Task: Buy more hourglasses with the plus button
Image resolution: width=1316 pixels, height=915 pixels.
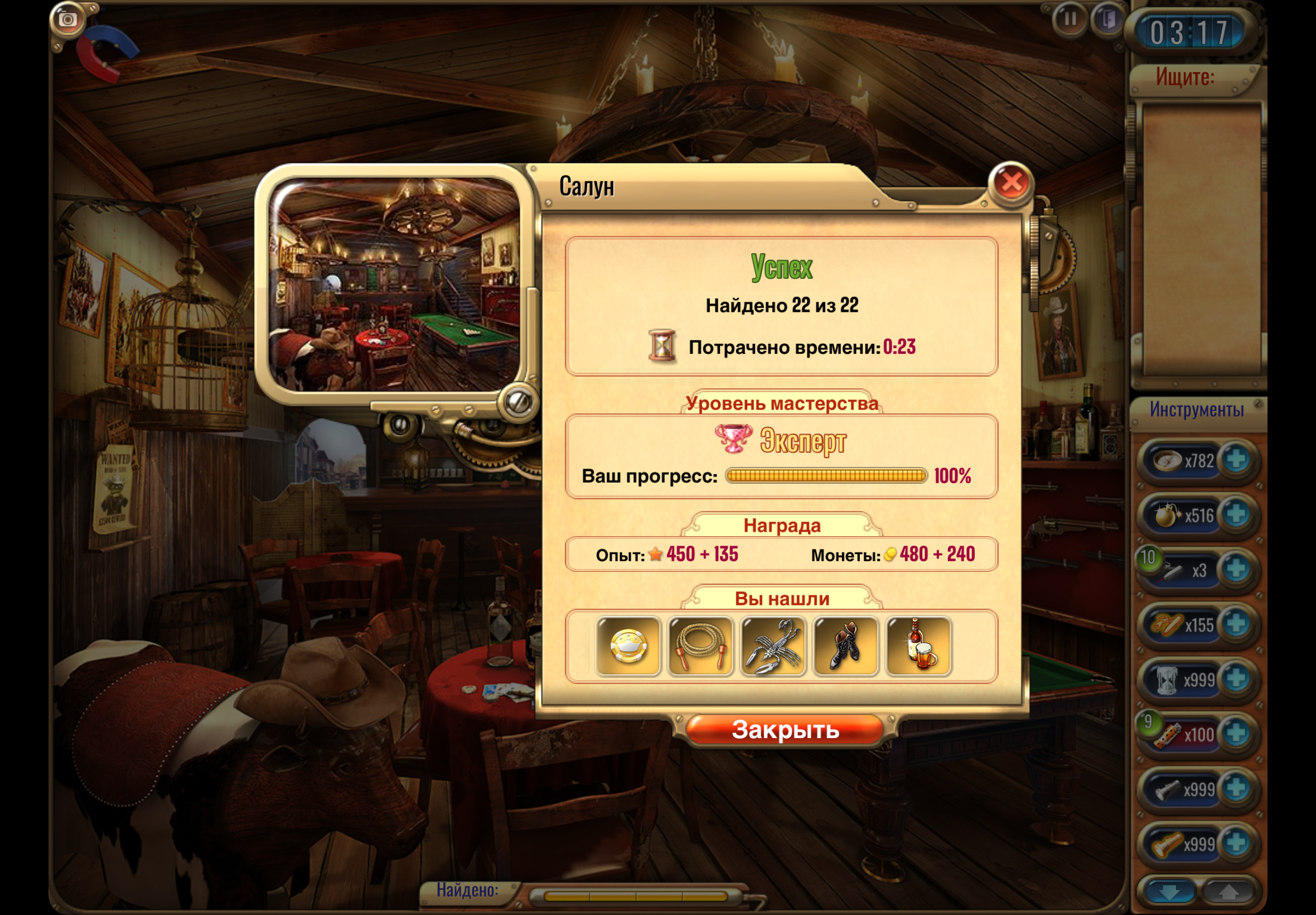Action: (1236, 680)
